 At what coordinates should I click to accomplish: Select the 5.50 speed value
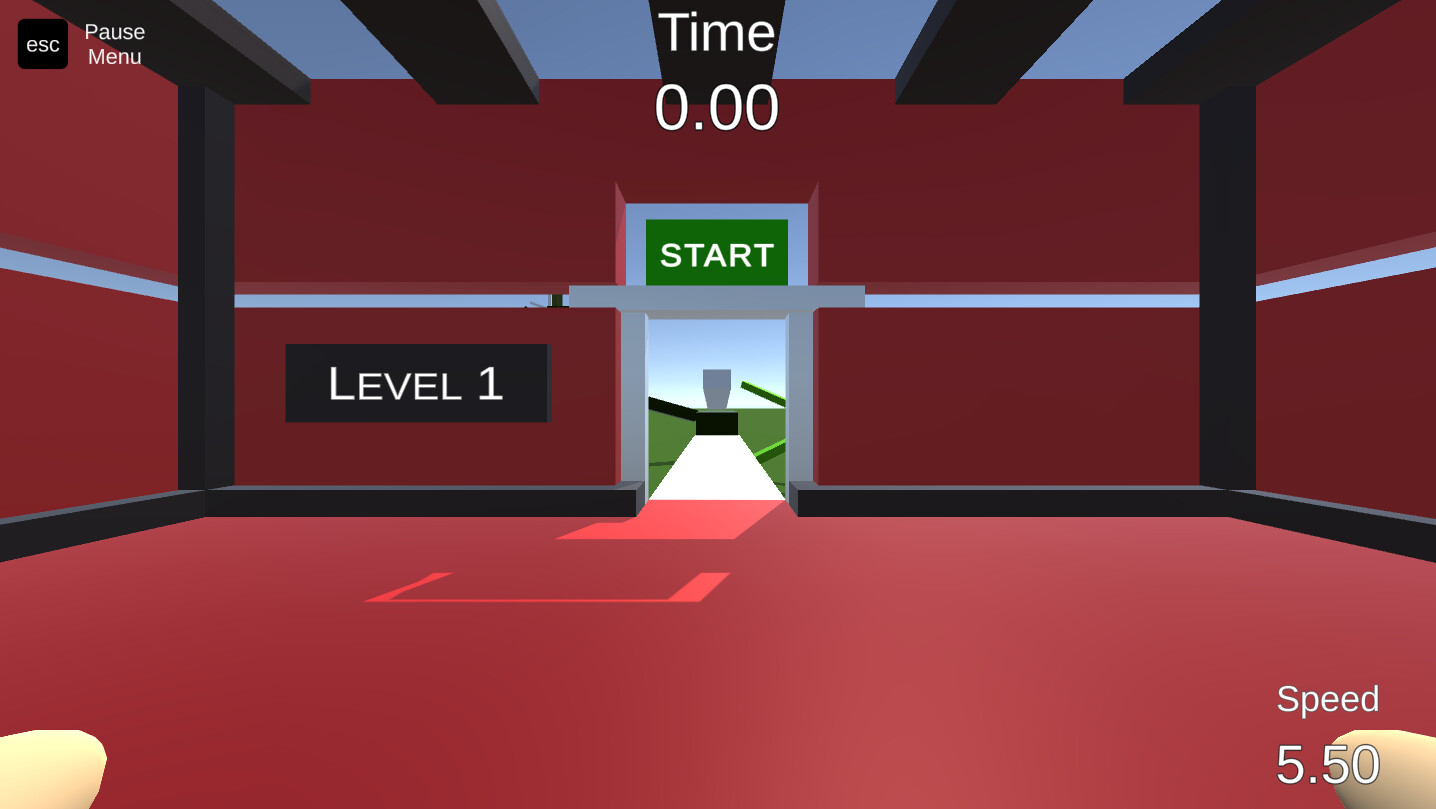(x=1330, y=762)
